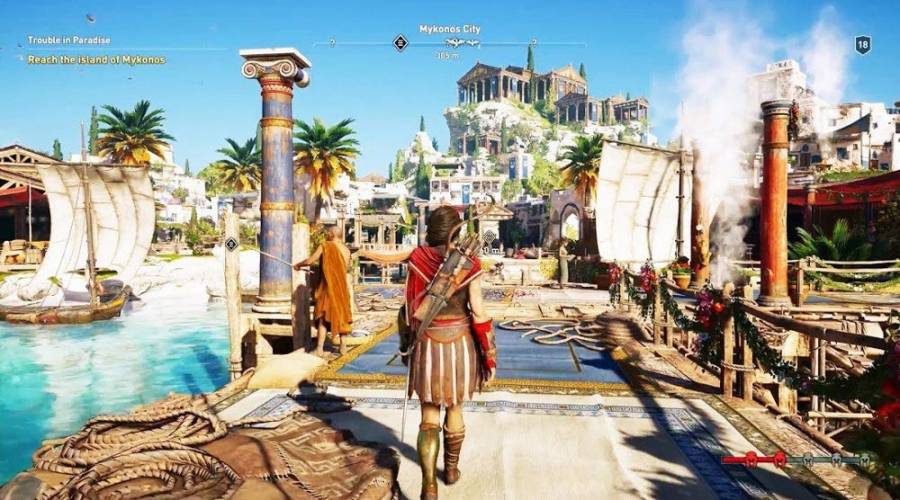Open the level 18 badge
The image size is (900, 500).
click(x=862, y=44)
